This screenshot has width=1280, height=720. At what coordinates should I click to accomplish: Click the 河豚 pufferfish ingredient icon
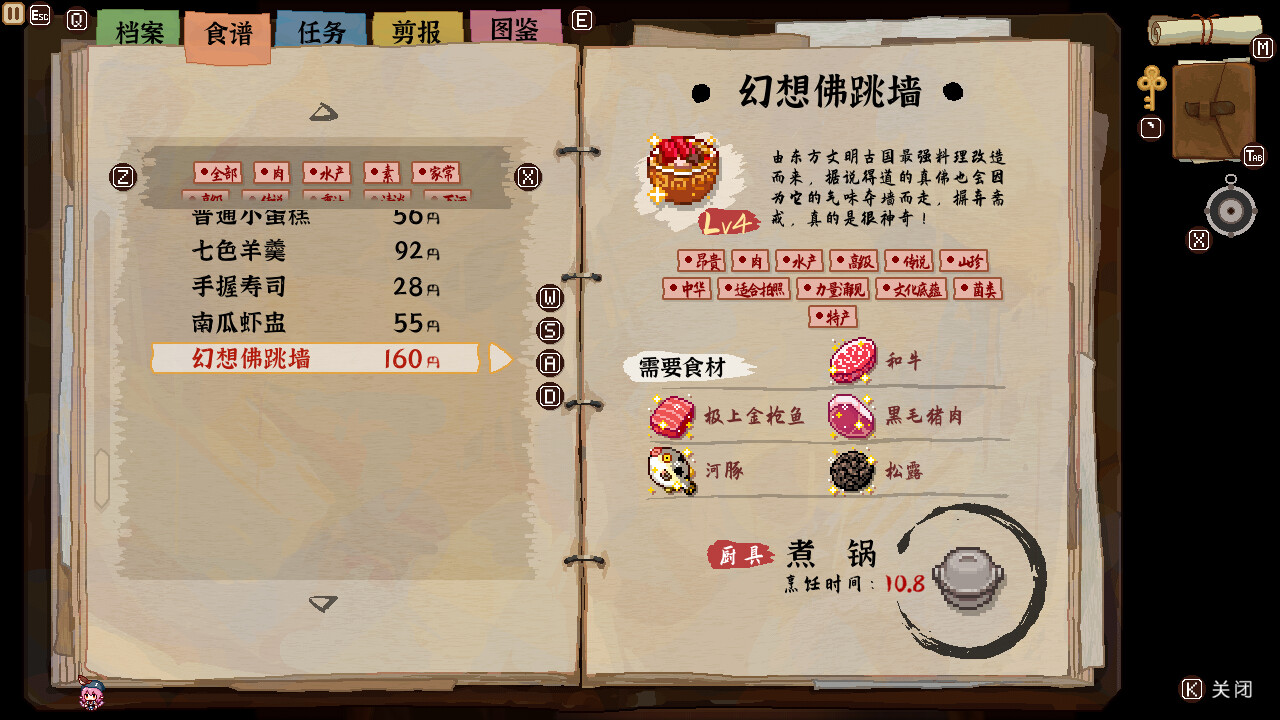click(671, 469)
